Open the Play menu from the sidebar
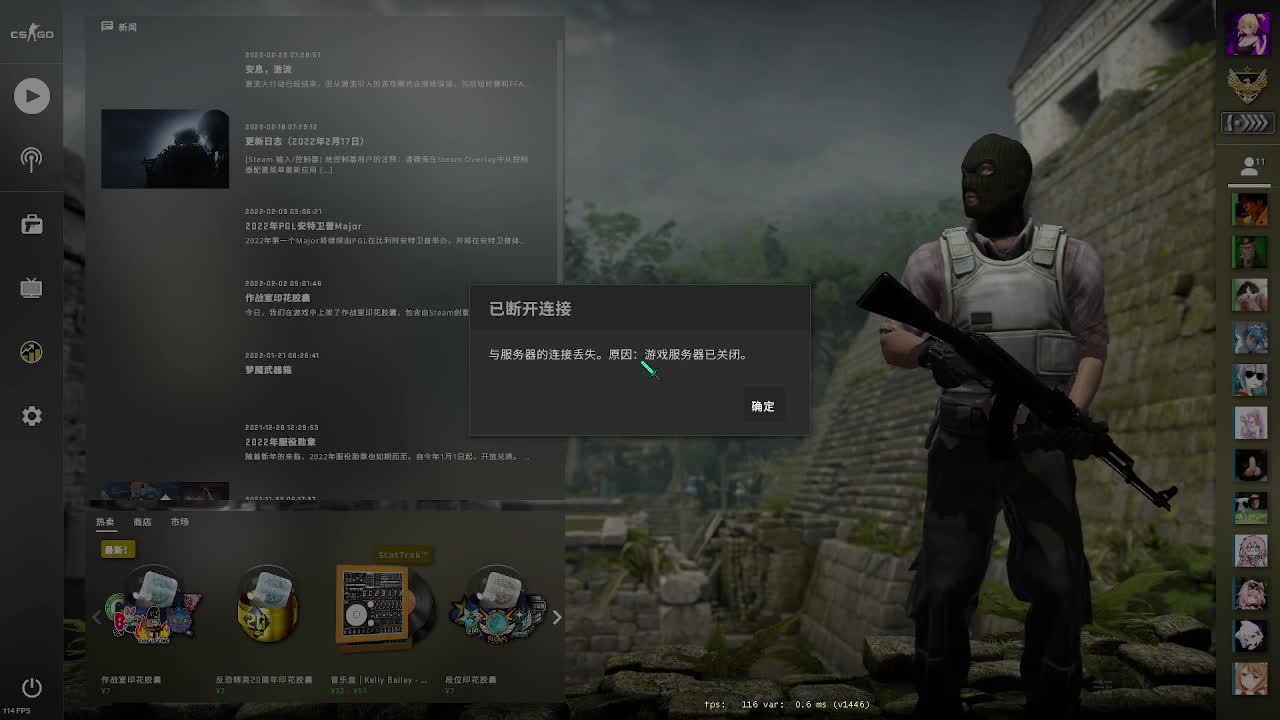 coord(31,96)
